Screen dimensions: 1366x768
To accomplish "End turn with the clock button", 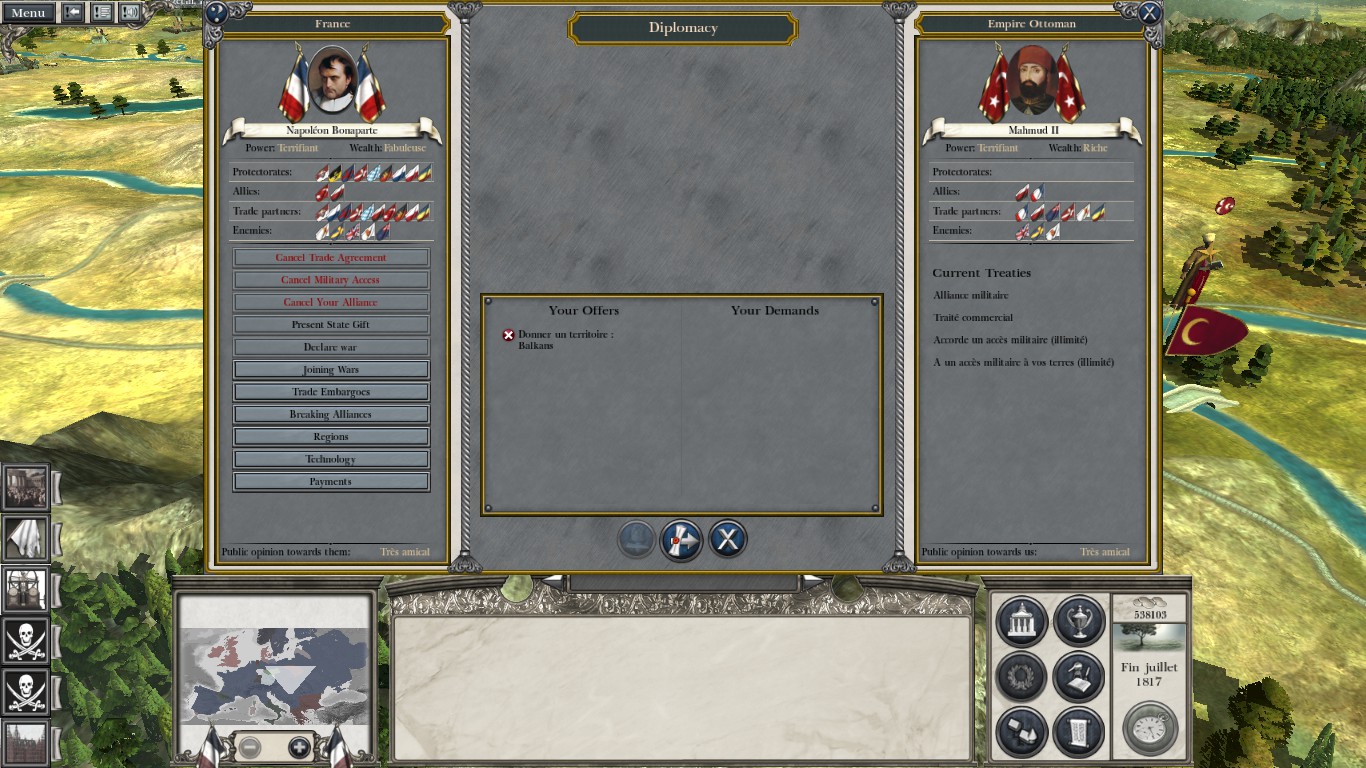I will (1149, 728).
